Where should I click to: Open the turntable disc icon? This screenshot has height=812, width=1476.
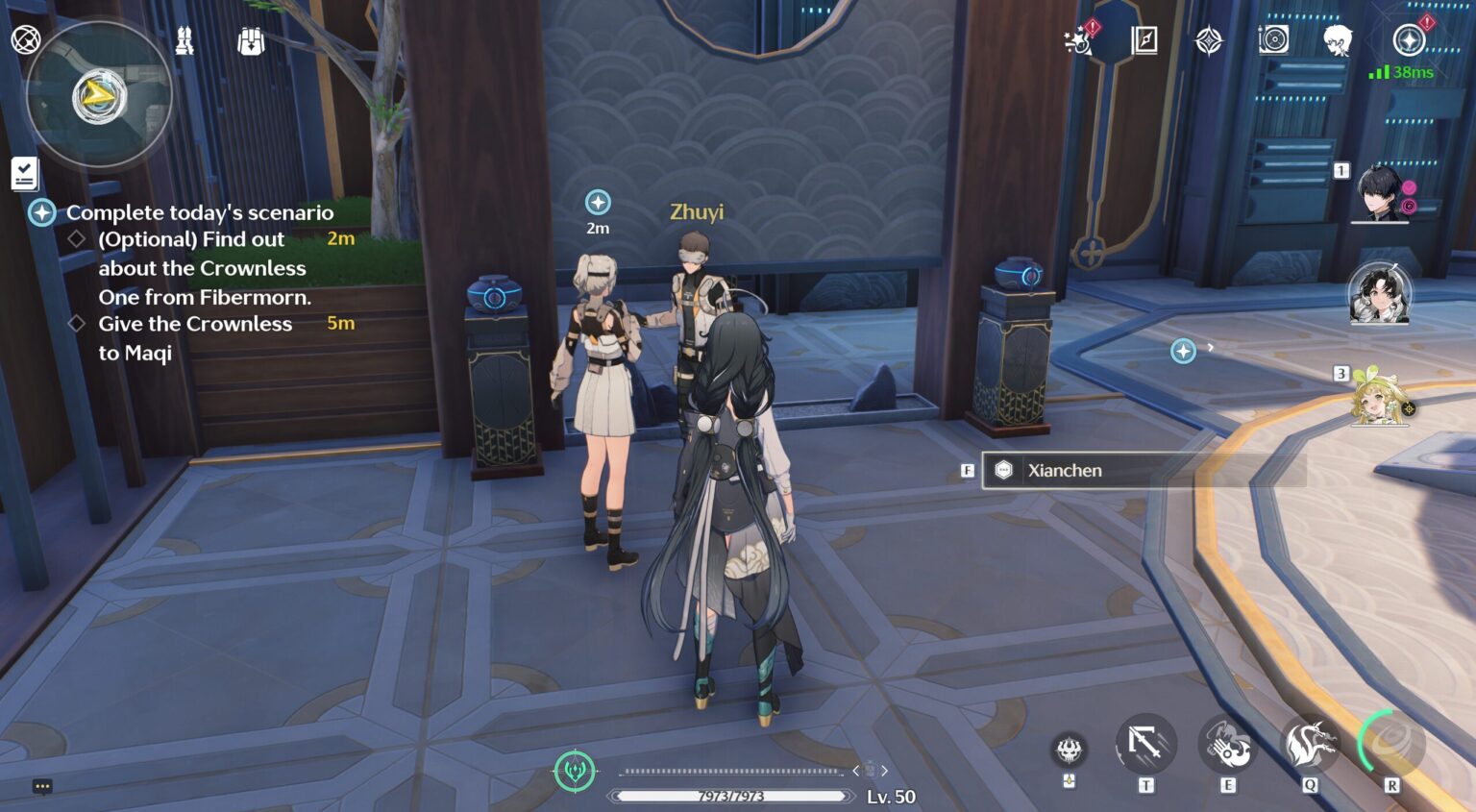point(1273,40)
